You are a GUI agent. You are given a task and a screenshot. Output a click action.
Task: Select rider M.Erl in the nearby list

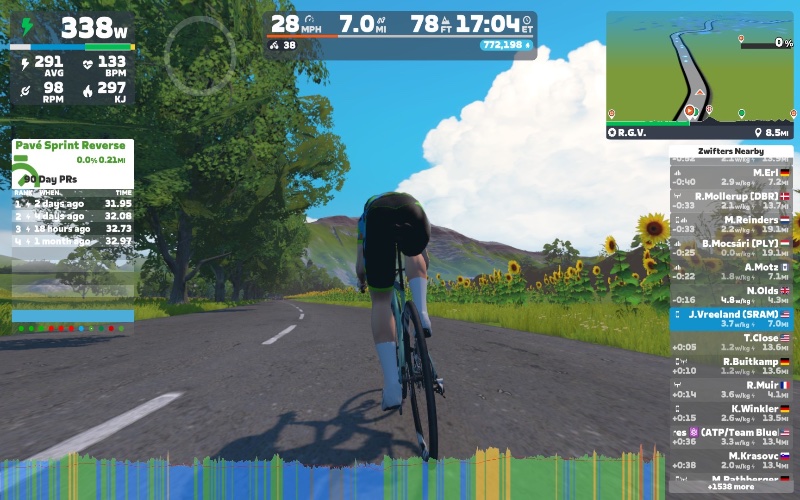point(731,177)
